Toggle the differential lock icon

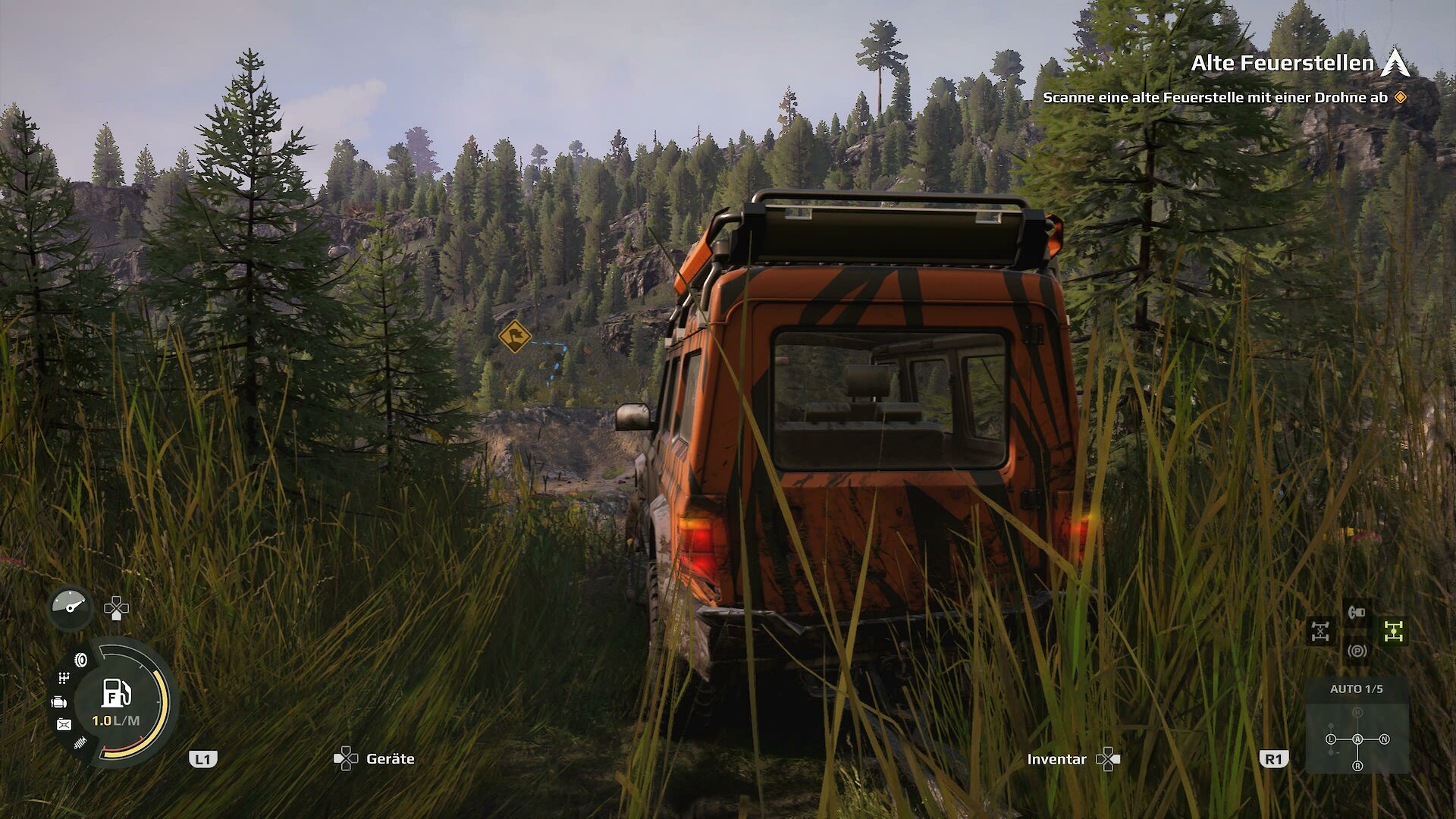[x=1320, y=631]
